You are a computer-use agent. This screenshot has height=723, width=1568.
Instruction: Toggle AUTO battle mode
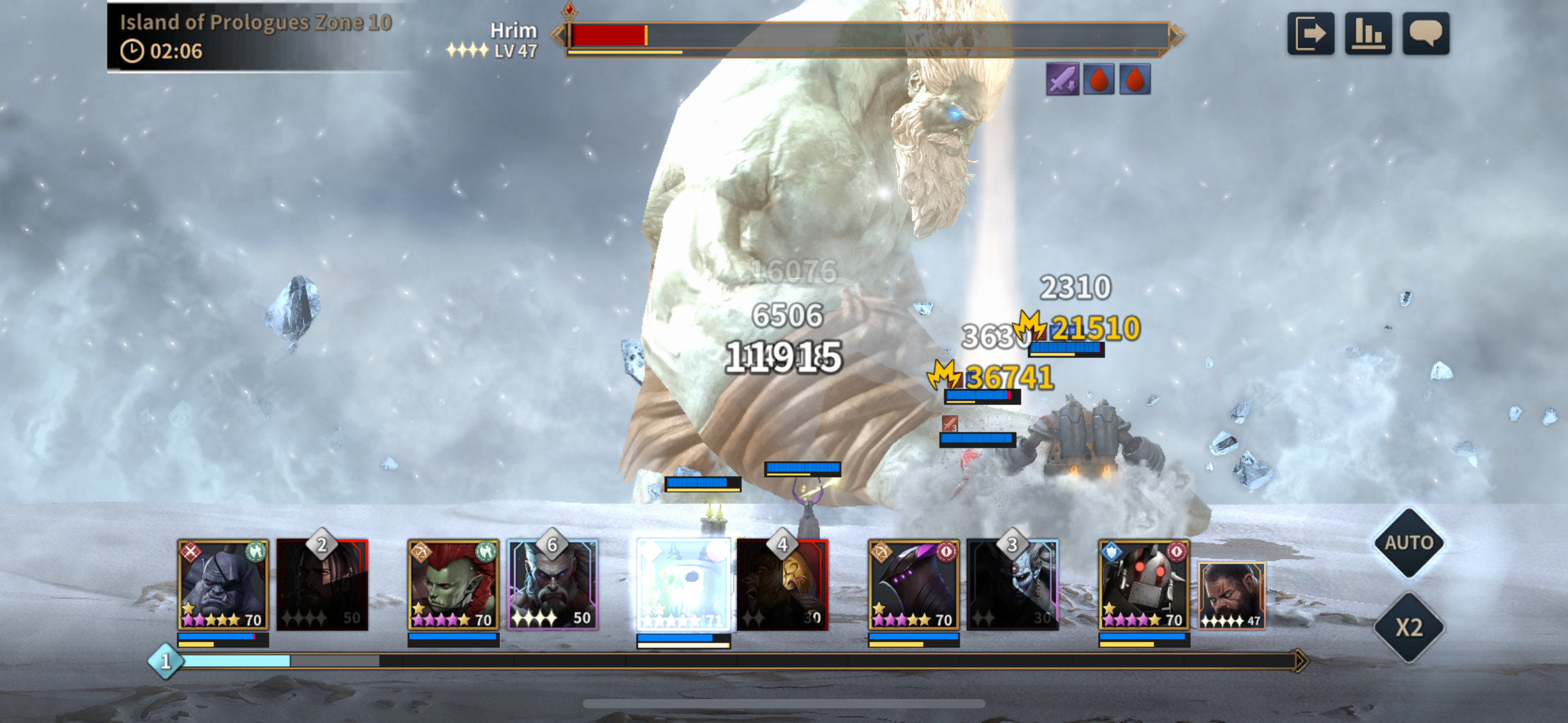pos(1409,543)
